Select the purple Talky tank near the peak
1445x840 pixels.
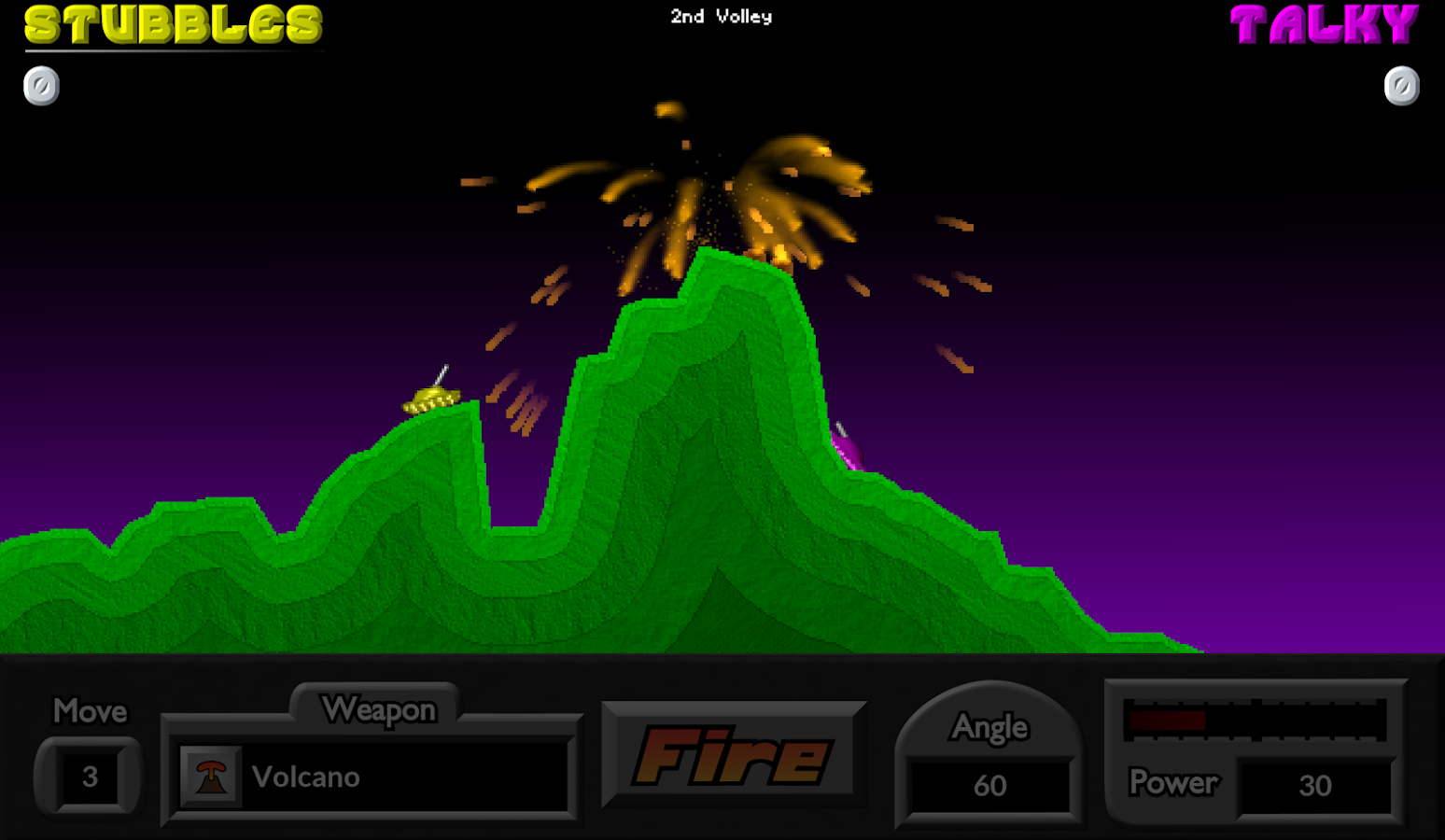point(848,451)
